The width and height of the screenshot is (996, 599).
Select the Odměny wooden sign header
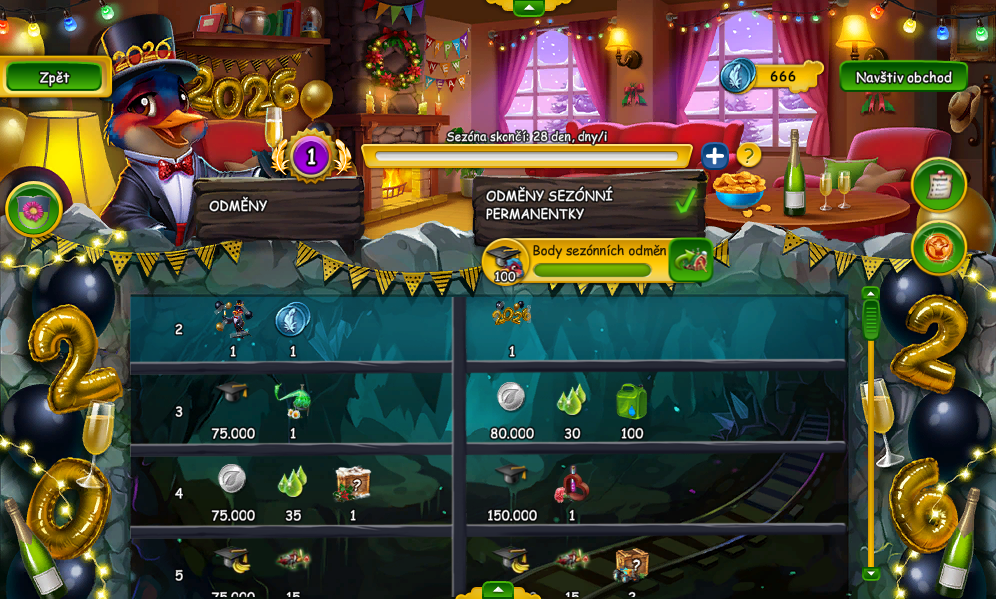tap(278, 206)
